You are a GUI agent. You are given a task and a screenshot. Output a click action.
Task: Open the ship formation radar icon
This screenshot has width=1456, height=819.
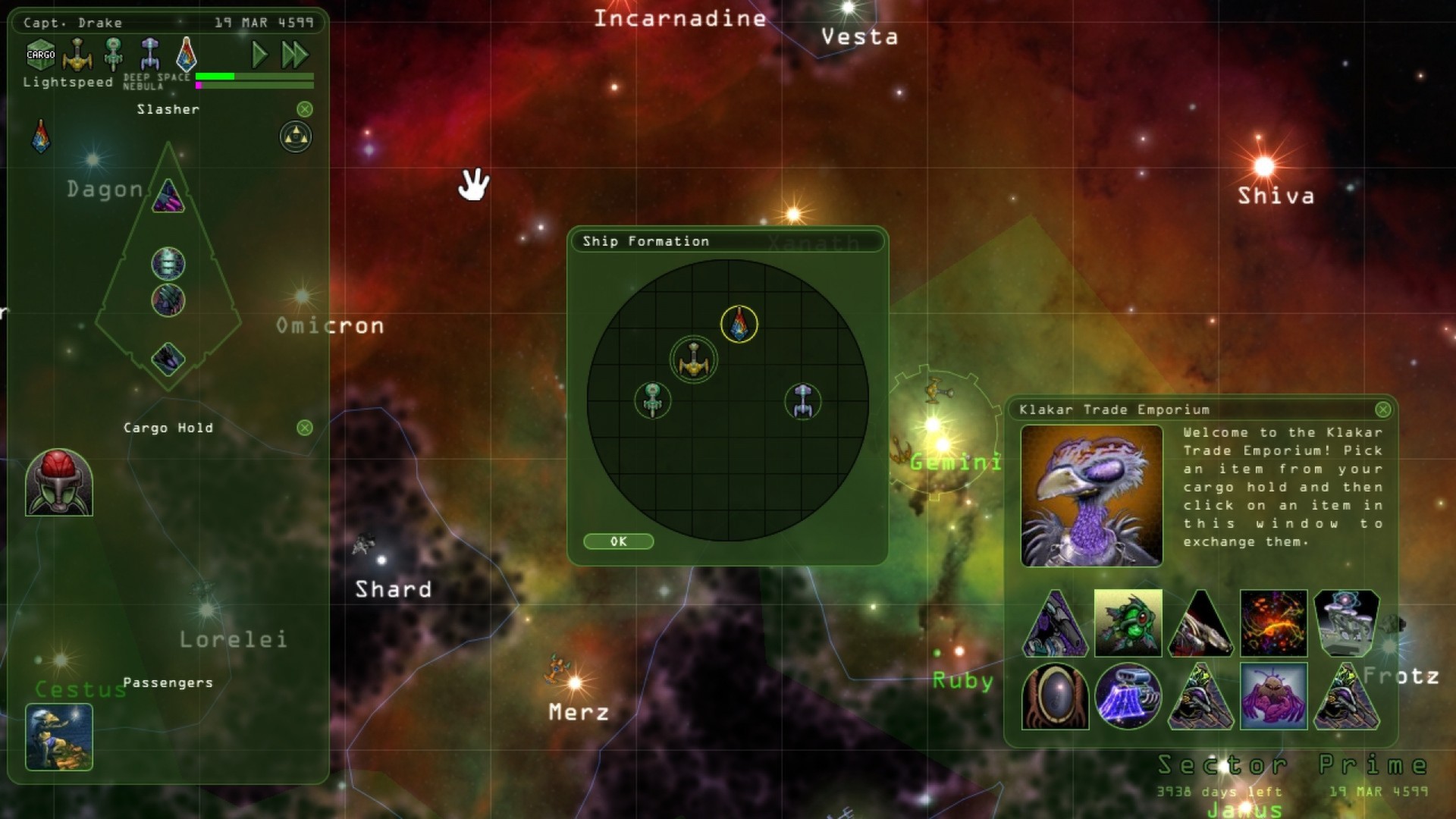[295, 137]
